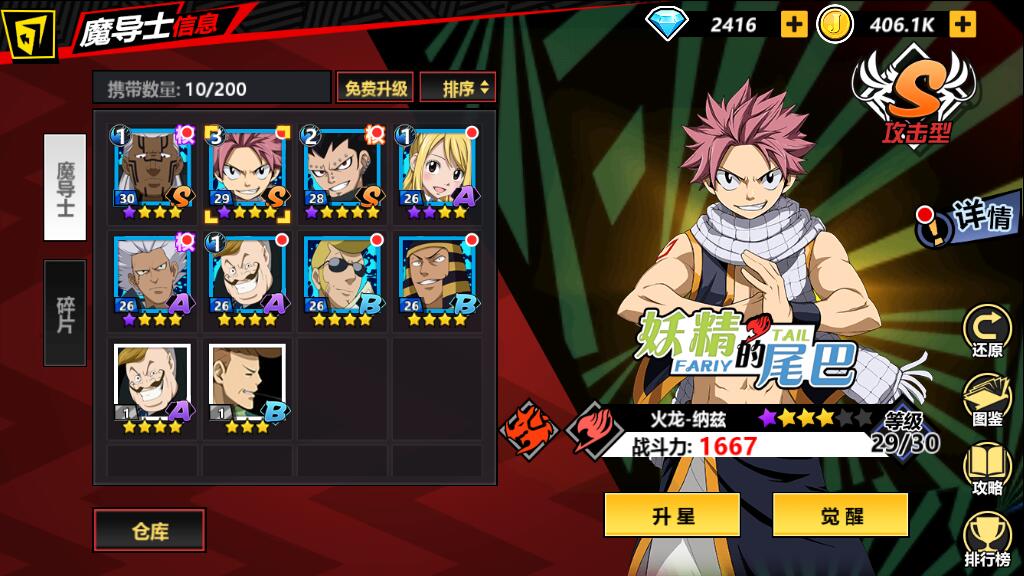Choose the black-haired Gajeel hero card
The image size is (1024, 576).
pos(342,172)
